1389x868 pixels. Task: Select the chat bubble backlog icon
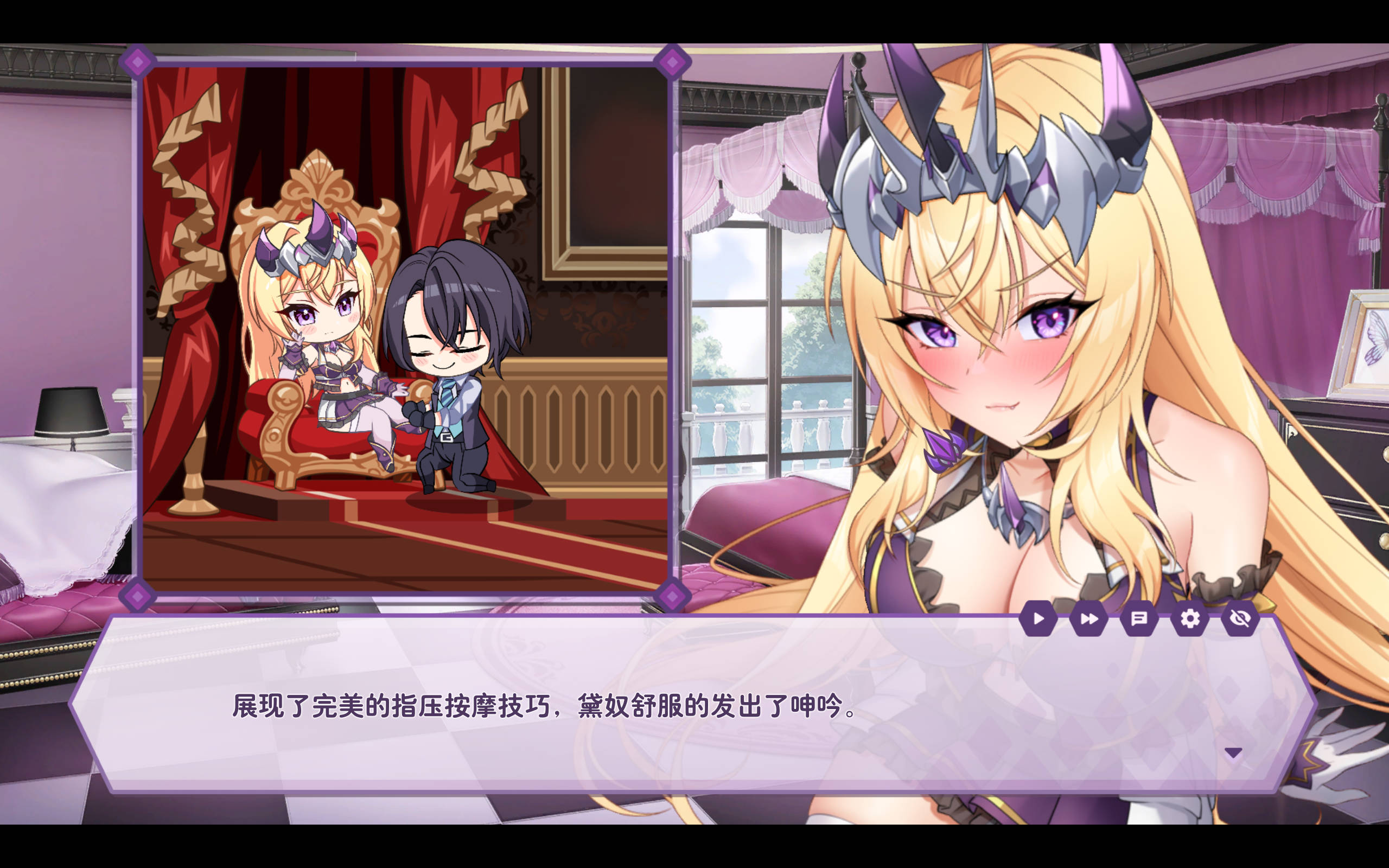click(1139, 619)
